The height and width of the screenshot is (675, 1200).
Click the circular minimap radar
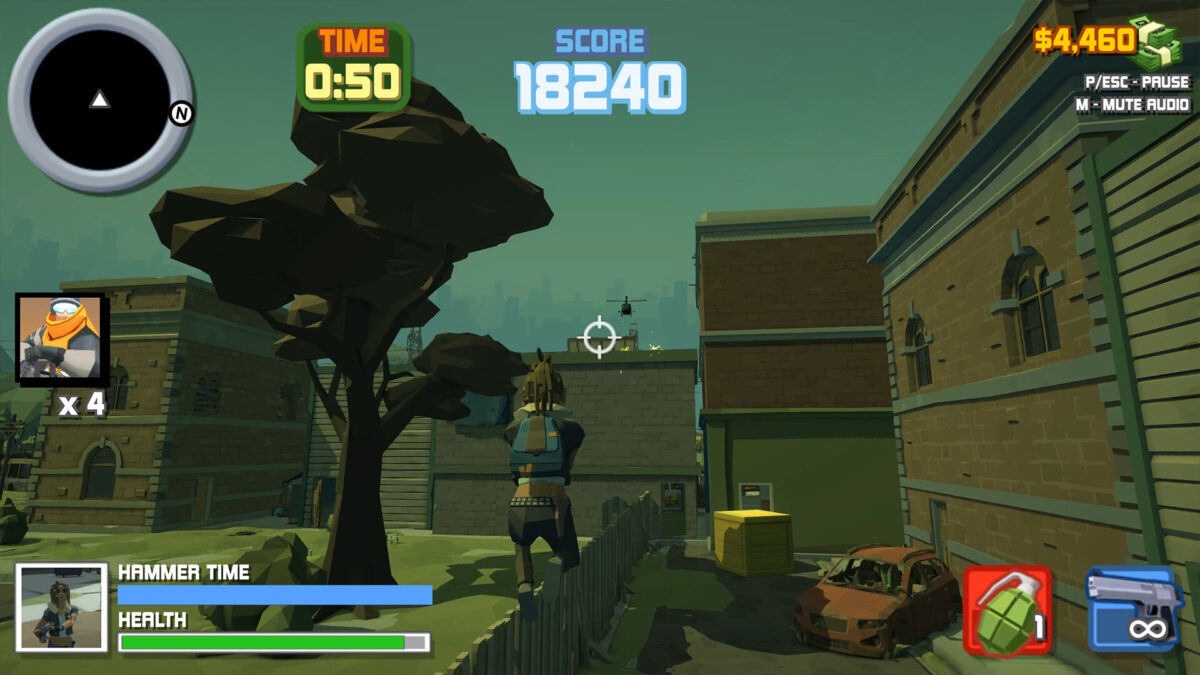(99, 99)
